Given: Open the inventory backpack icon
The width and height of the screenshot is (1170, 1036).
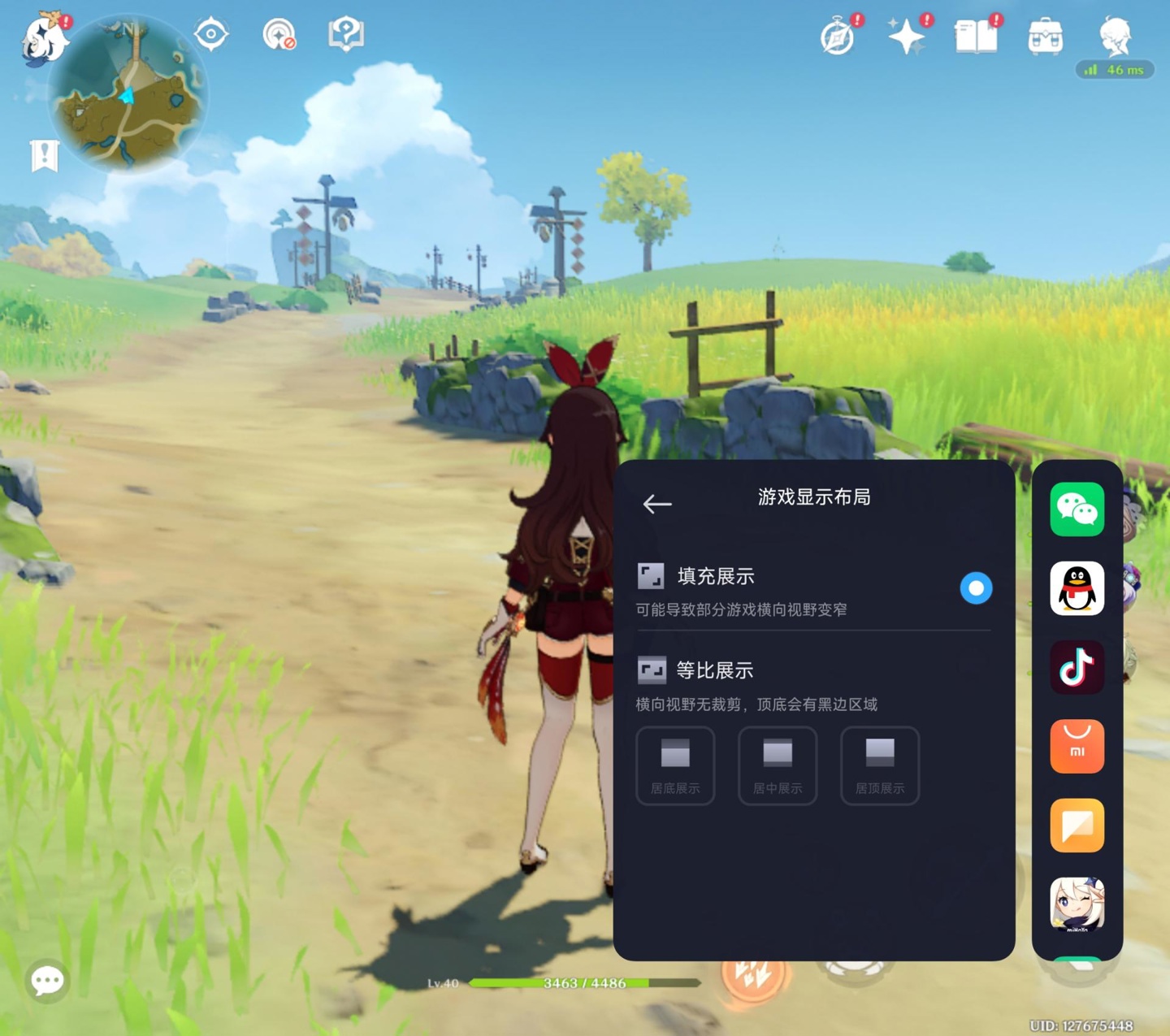Looking at the screenshot, I should (x=1045, y=34).
